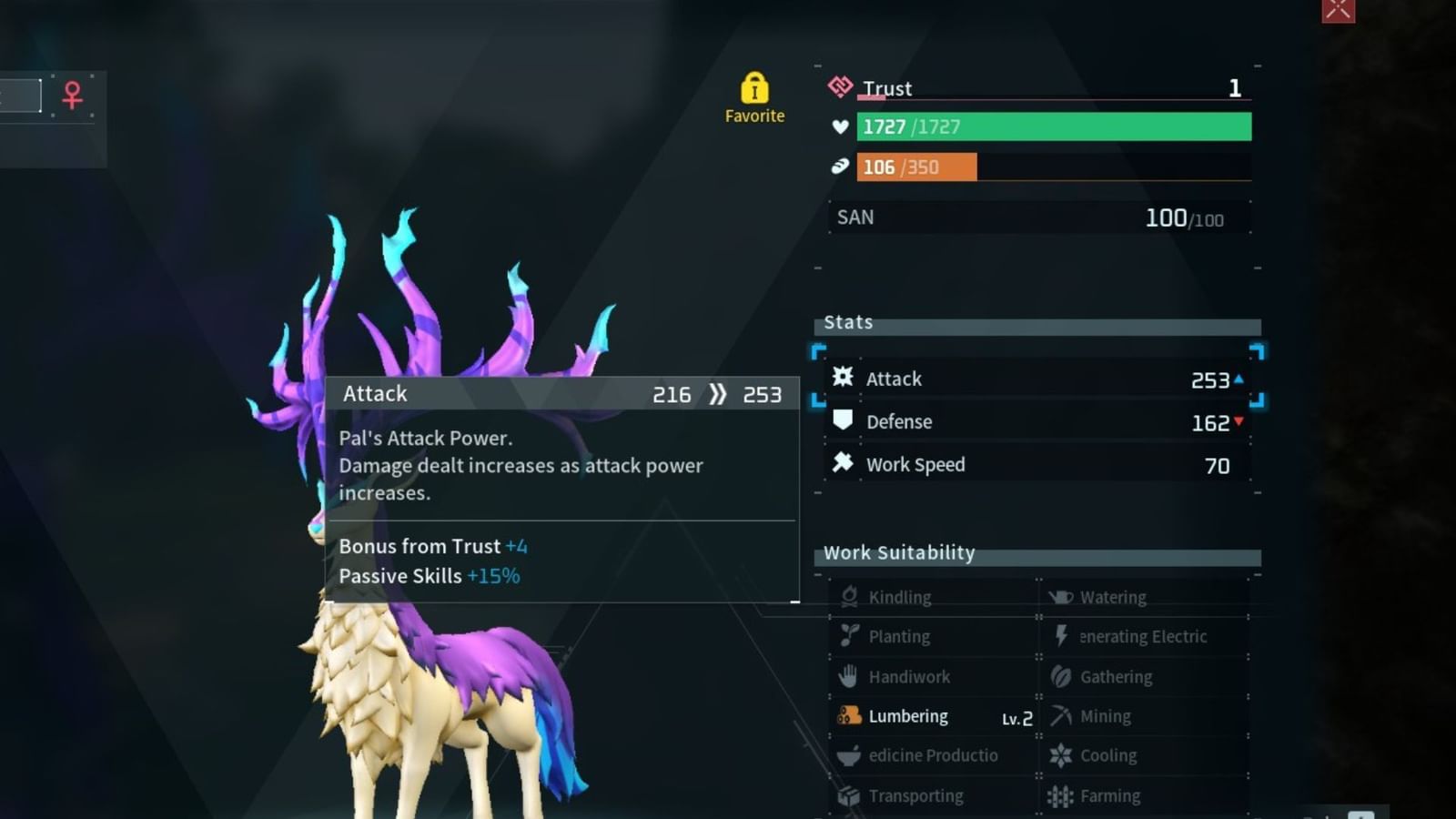Click the Attack stat gear icon
The image size is (1456, 819).
coord(843,379)
